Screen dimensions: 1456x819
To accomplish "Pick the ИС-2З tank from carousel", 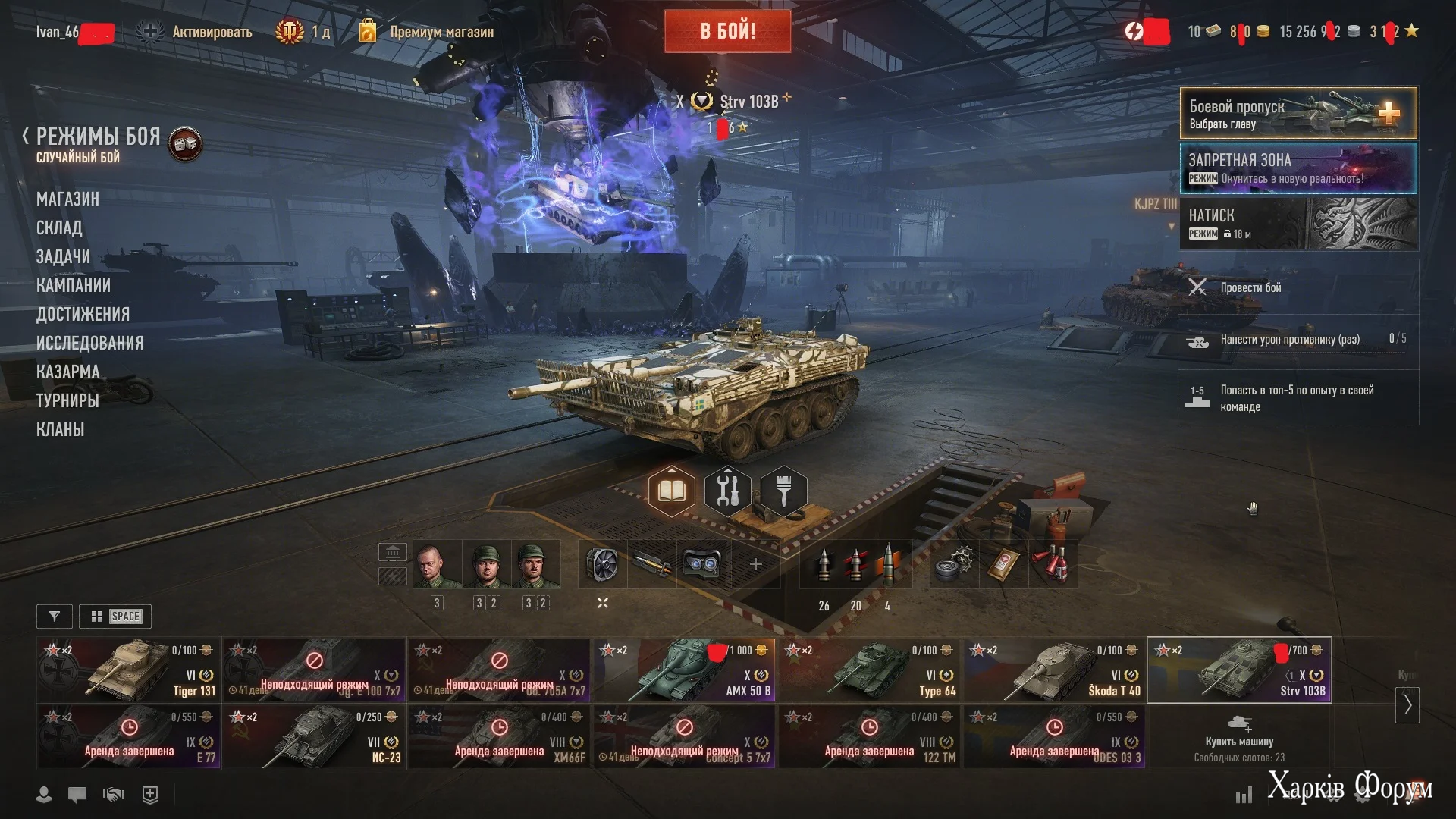I will coord(313,736).
